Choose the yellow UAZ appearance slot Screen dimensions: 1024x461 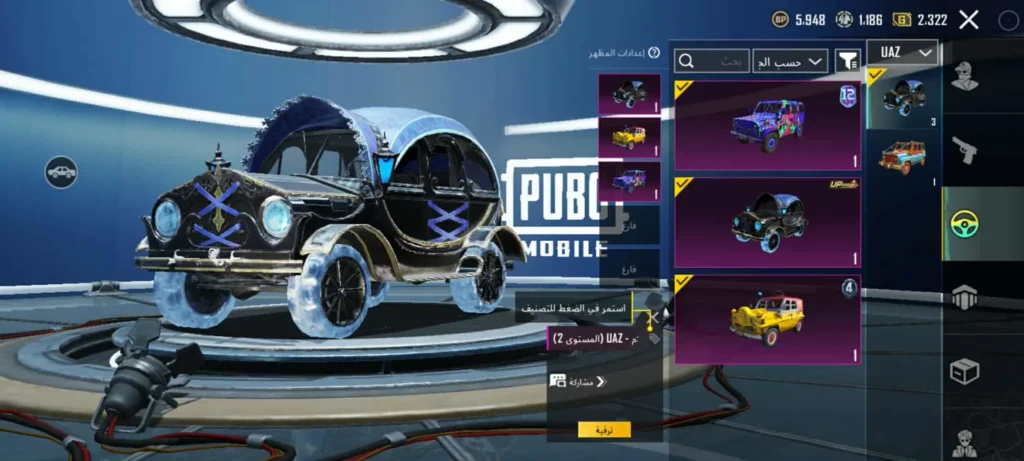(x=629, y=137)
